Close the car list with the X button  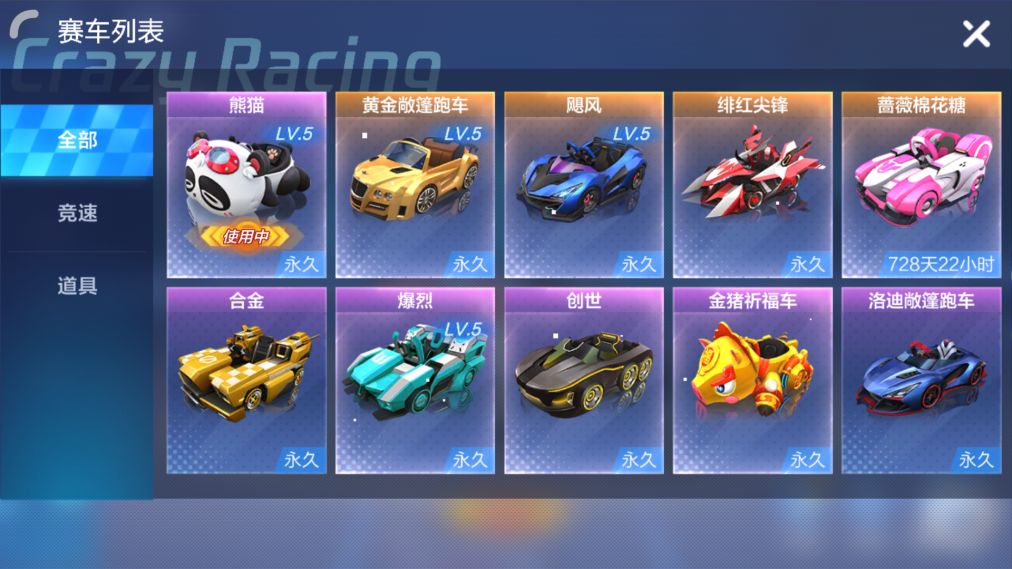[x=976, y=34]
